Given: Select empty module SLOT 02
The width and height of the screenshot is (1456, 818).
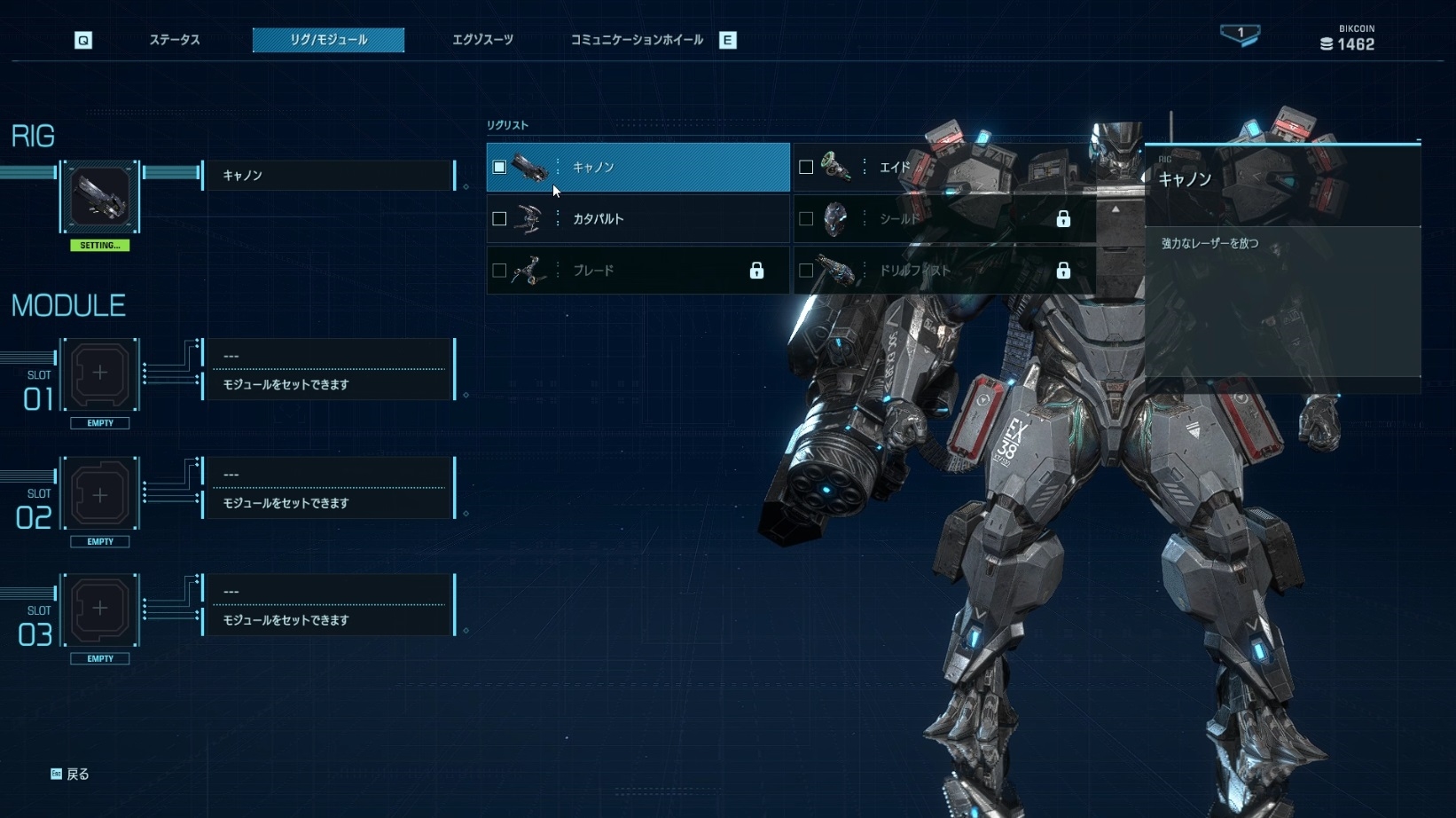Looking at the screenshot, I should 100,494.
